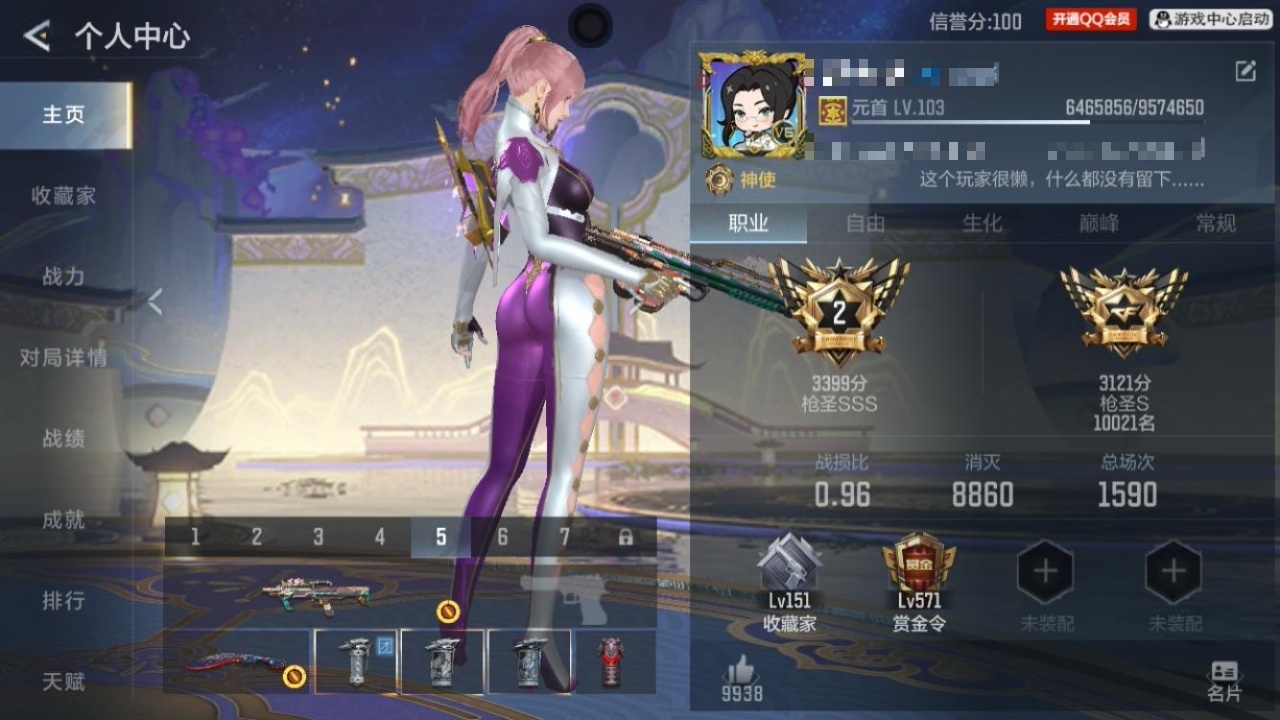Select 战力 in the side menu
The image size is (1280, 720).
coord(63,277)
